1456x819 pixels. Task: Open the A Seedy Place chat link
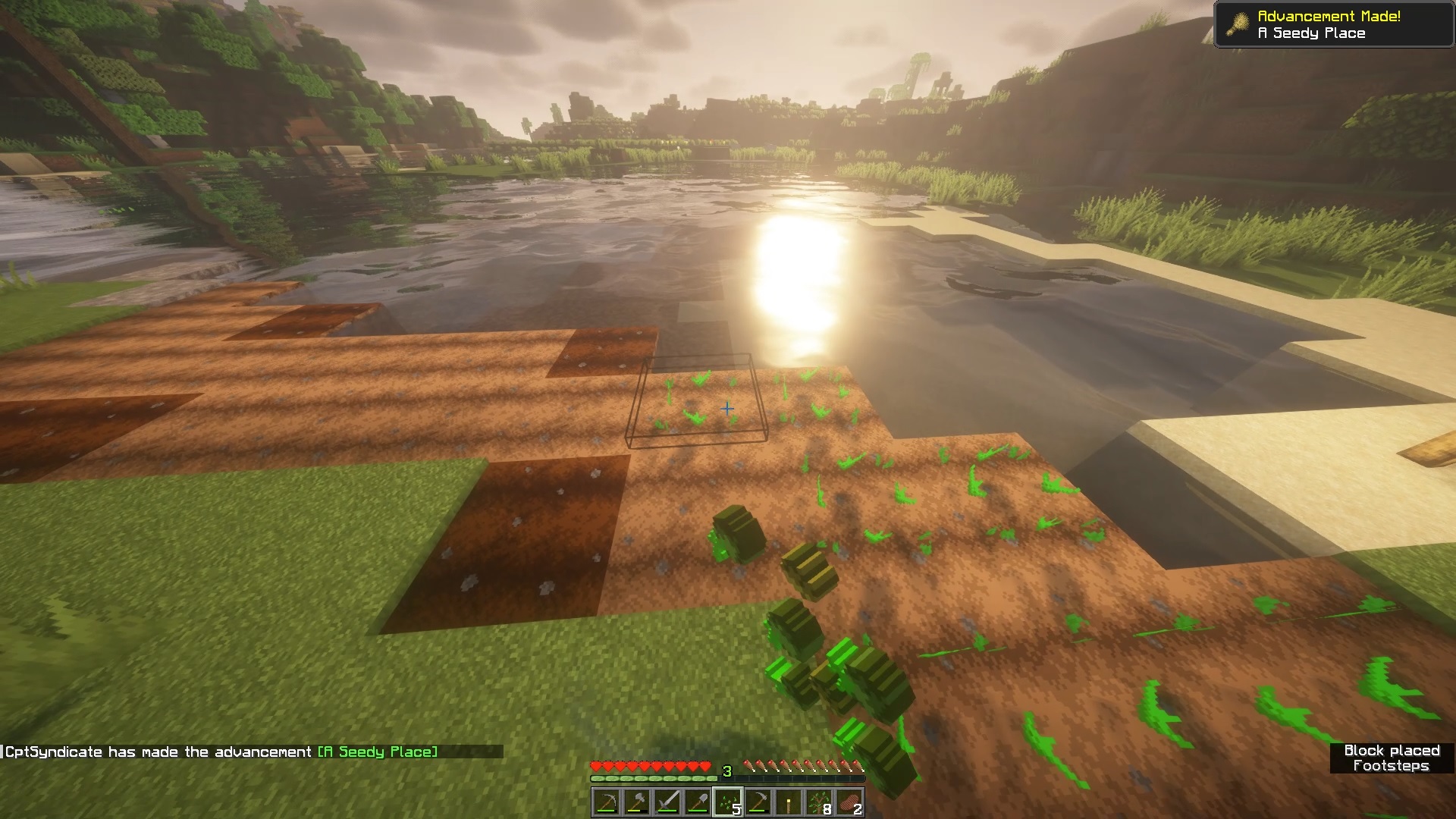(378, 752)
